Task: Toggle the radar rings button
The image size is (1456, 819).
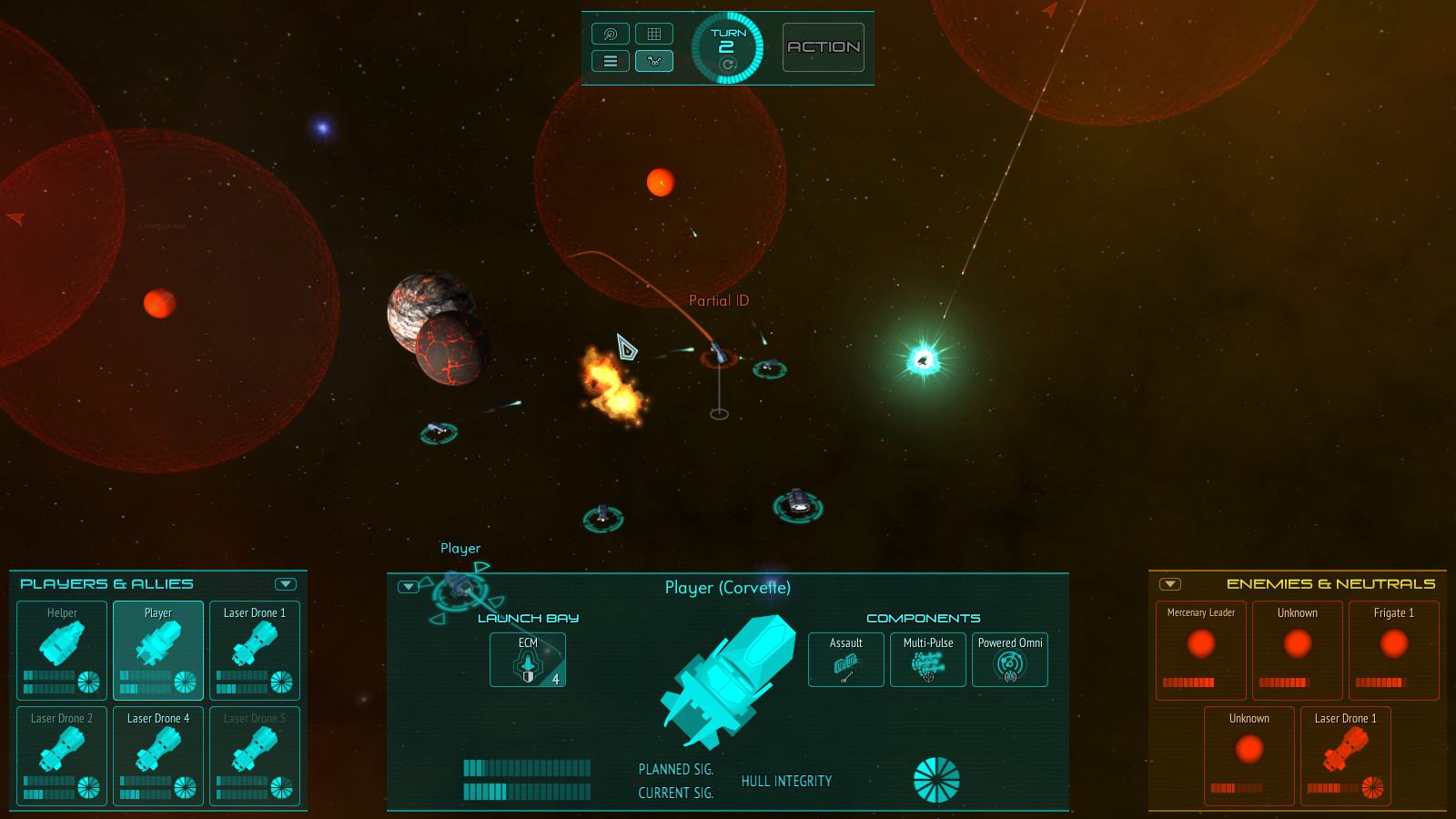Action: click(611, 35)
